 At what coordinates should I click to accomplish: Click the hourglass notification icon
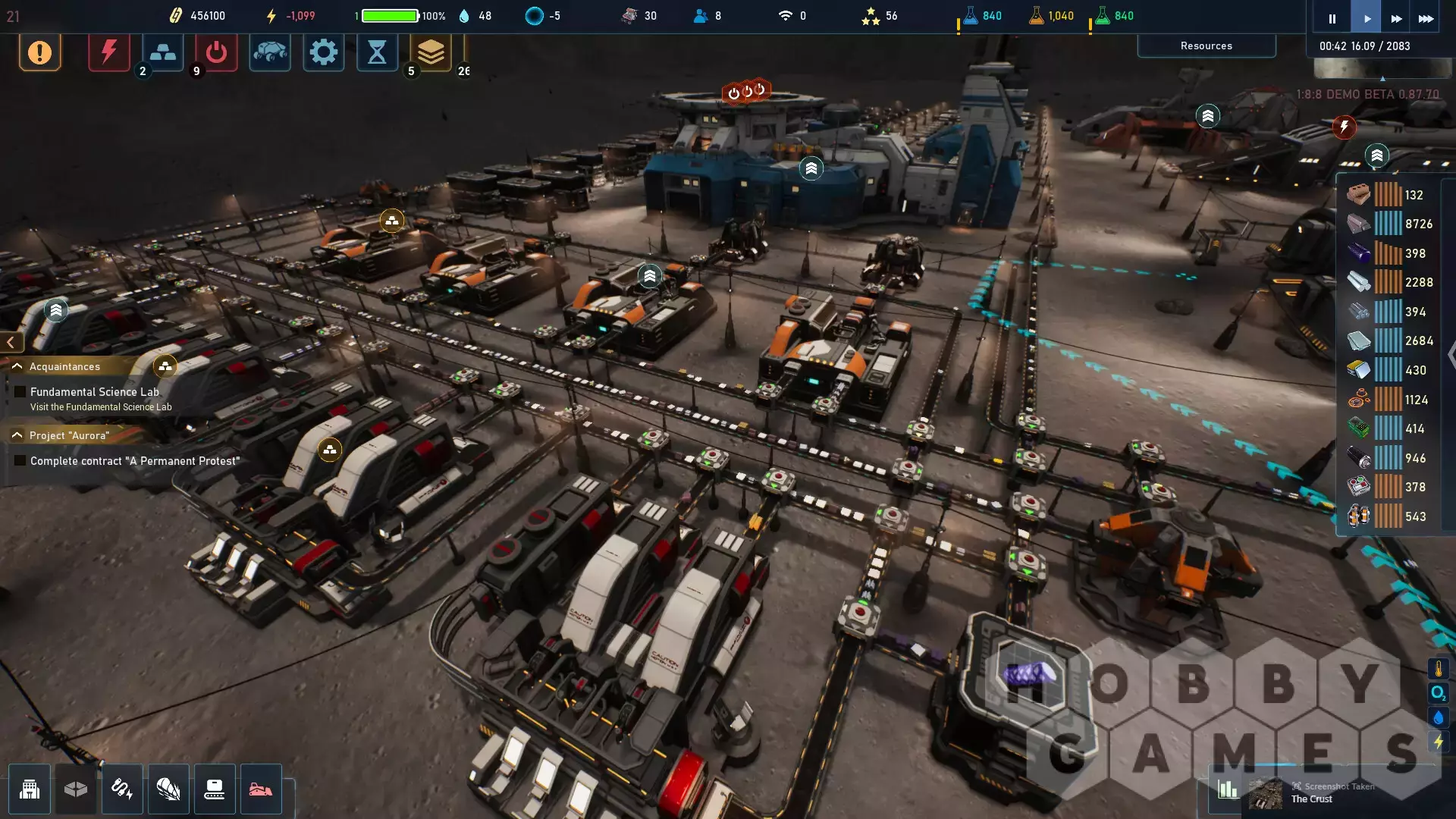(377, 52)
